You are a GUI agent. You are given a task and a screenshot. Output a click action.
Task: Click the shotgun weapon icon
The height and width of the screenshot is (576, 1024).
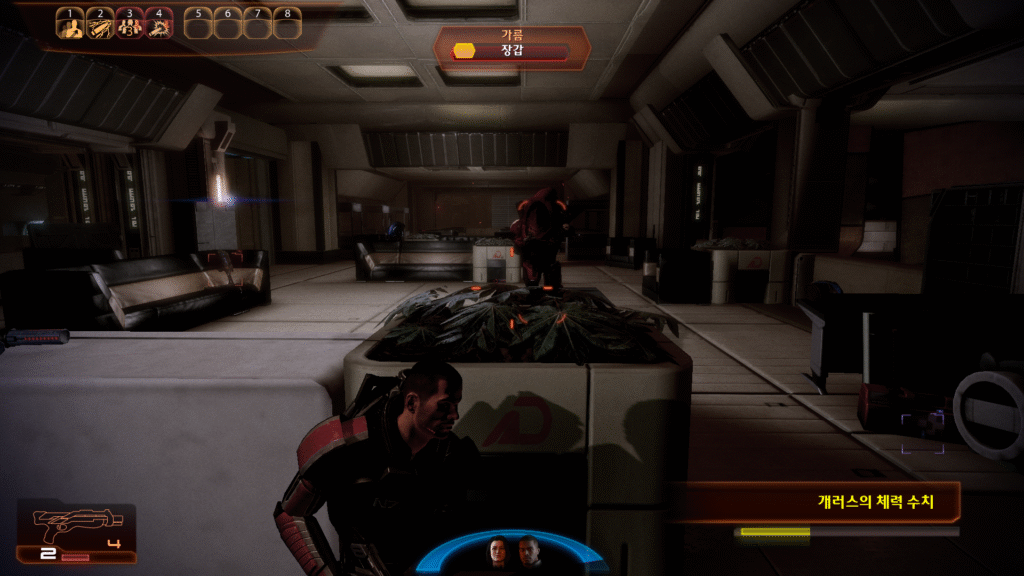pyautogui.click(x=78, y=521)
